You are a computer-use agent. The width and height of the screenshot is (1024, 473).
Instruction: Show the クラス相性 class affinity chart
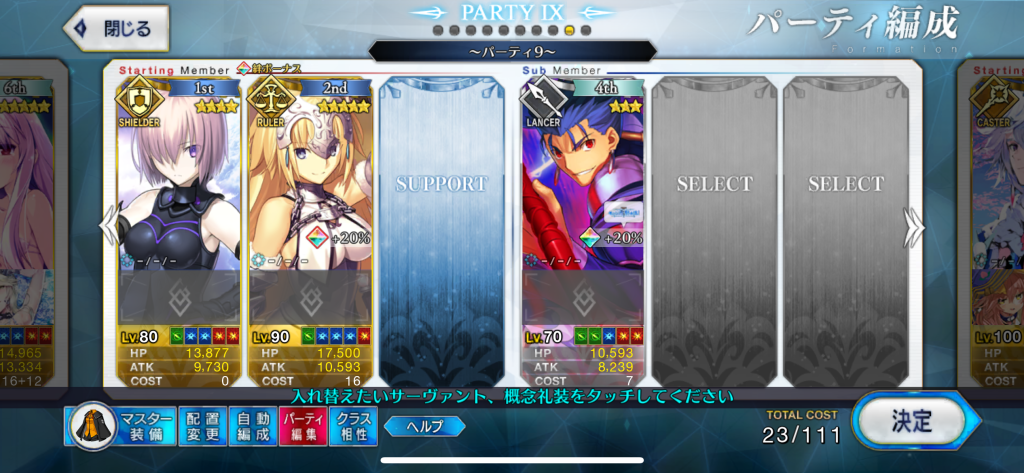352,426
